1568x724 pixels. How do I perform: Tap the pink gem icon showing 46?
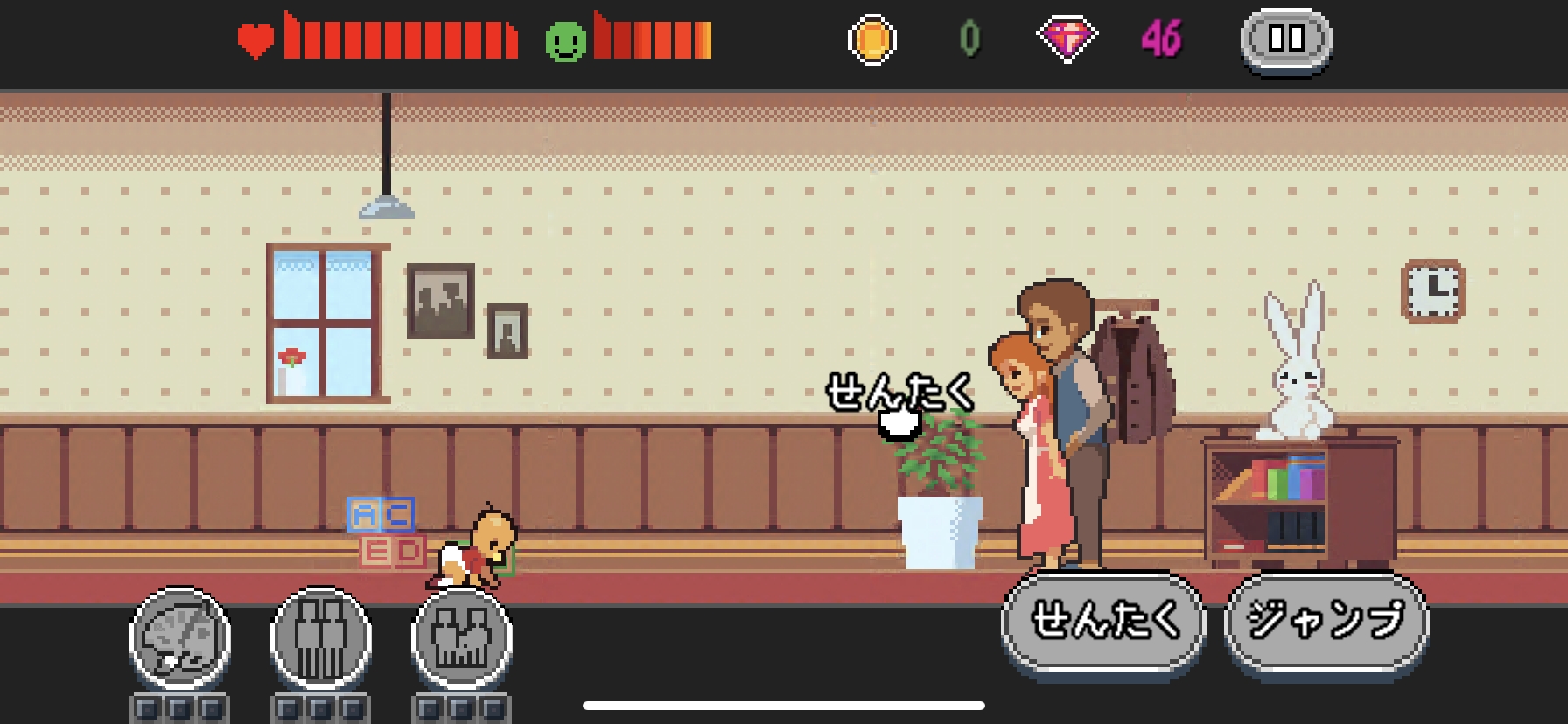click(1066, 37)
